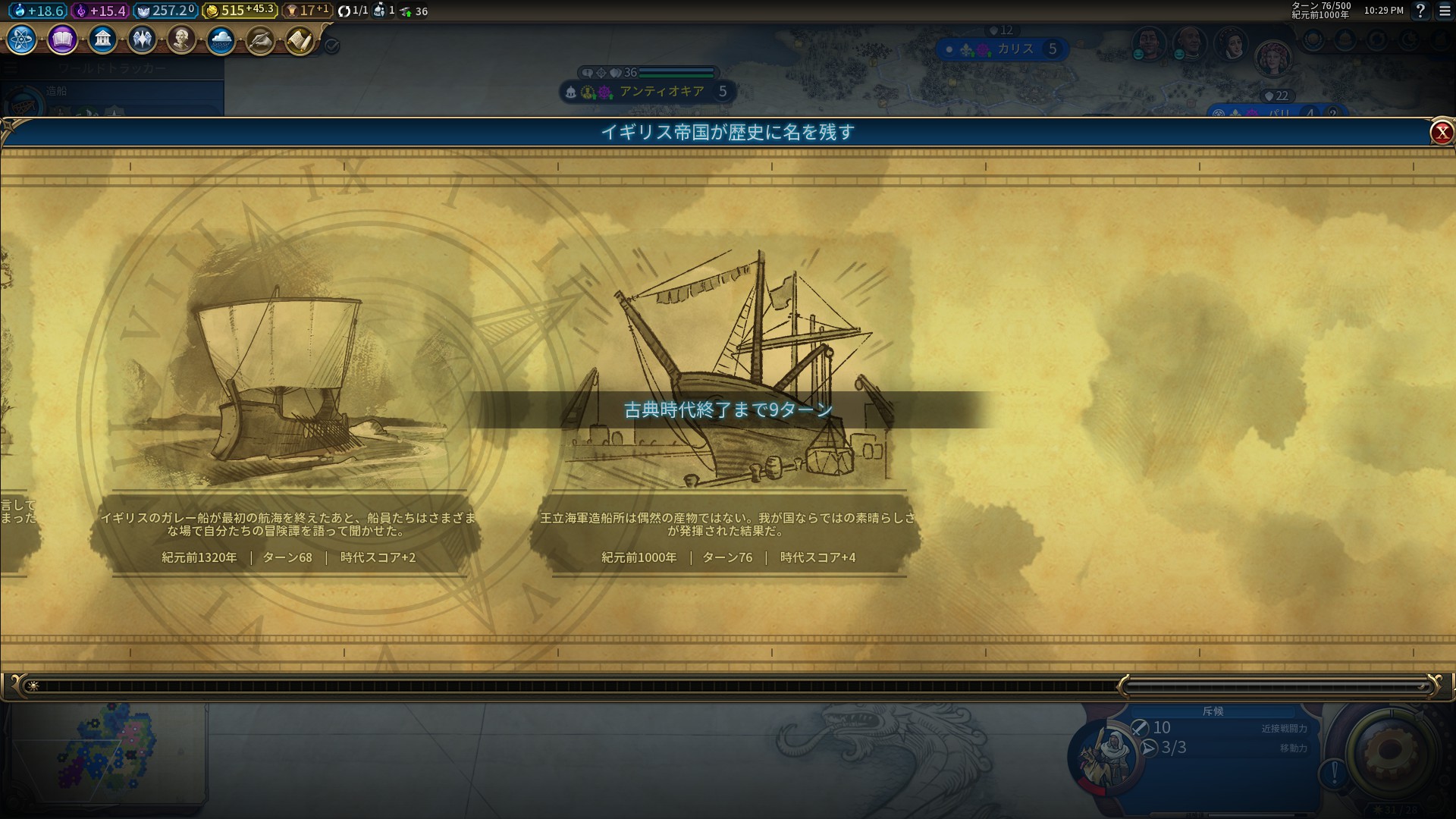This screenshot has height=819, width=1456.
Task: Open the historic moments scroll icon
Action: (300, 40)
